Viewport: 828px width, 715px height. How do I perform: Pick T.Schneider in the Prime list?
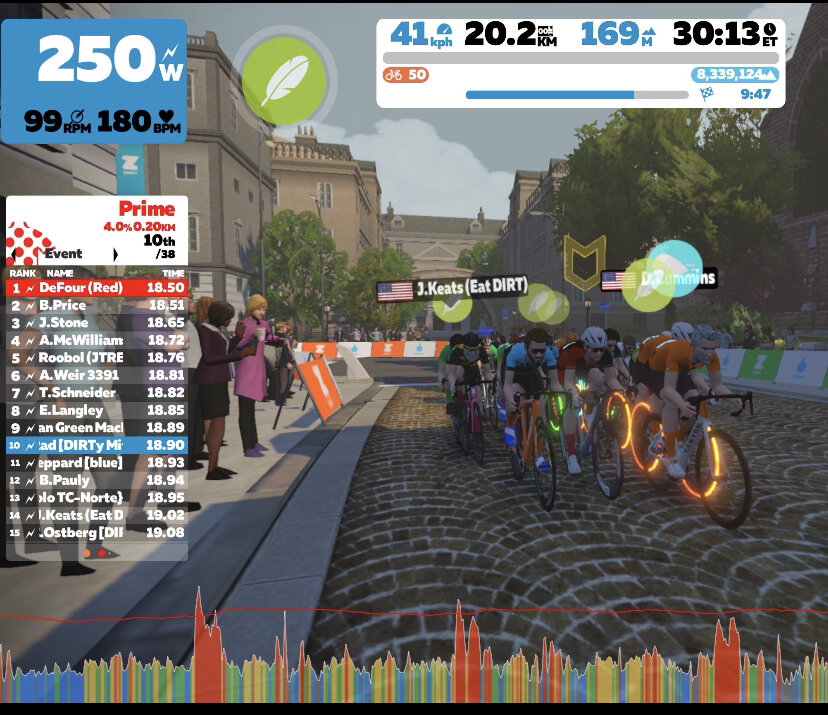(x=97, y=393)
